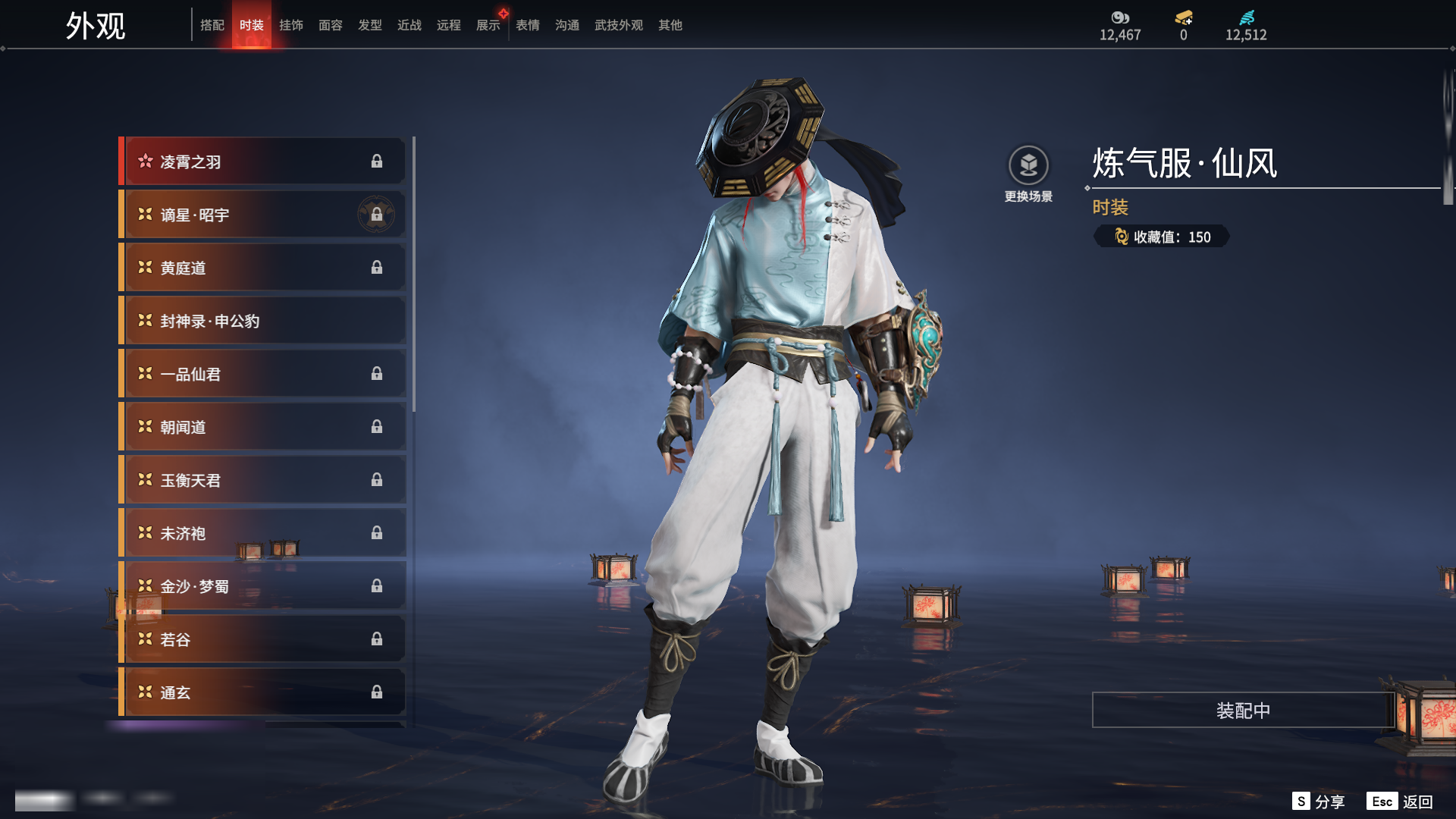Select the 凌霄之羽 outfit
The image size is (1456, 819).
tap(262, 162)
